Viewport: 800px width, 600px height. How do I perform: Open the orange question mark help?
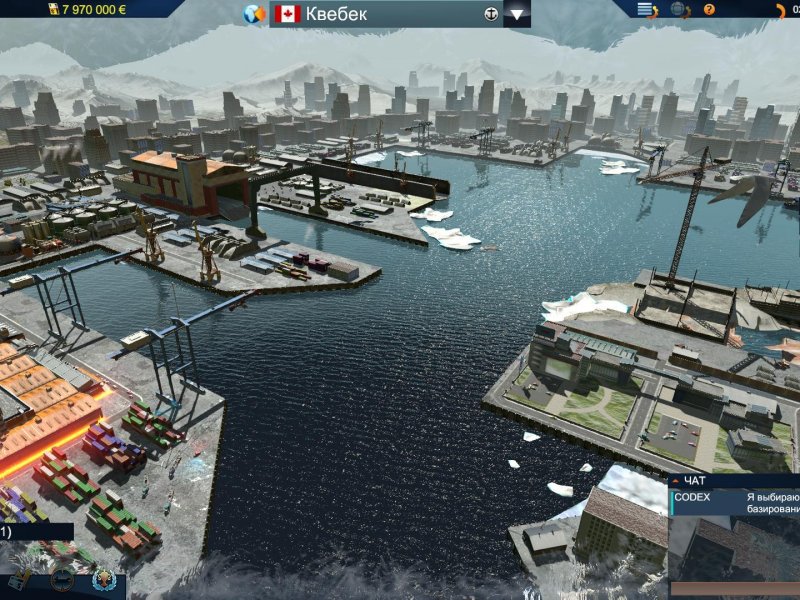point(709,10)
